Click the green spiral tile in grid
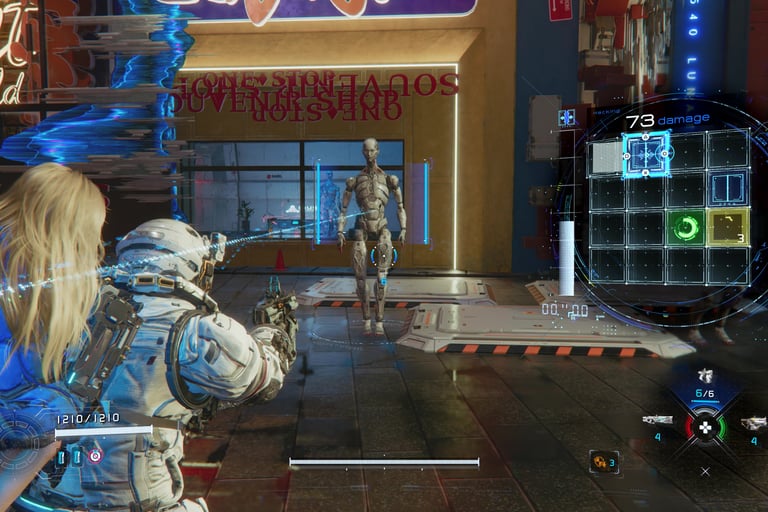 687,228
